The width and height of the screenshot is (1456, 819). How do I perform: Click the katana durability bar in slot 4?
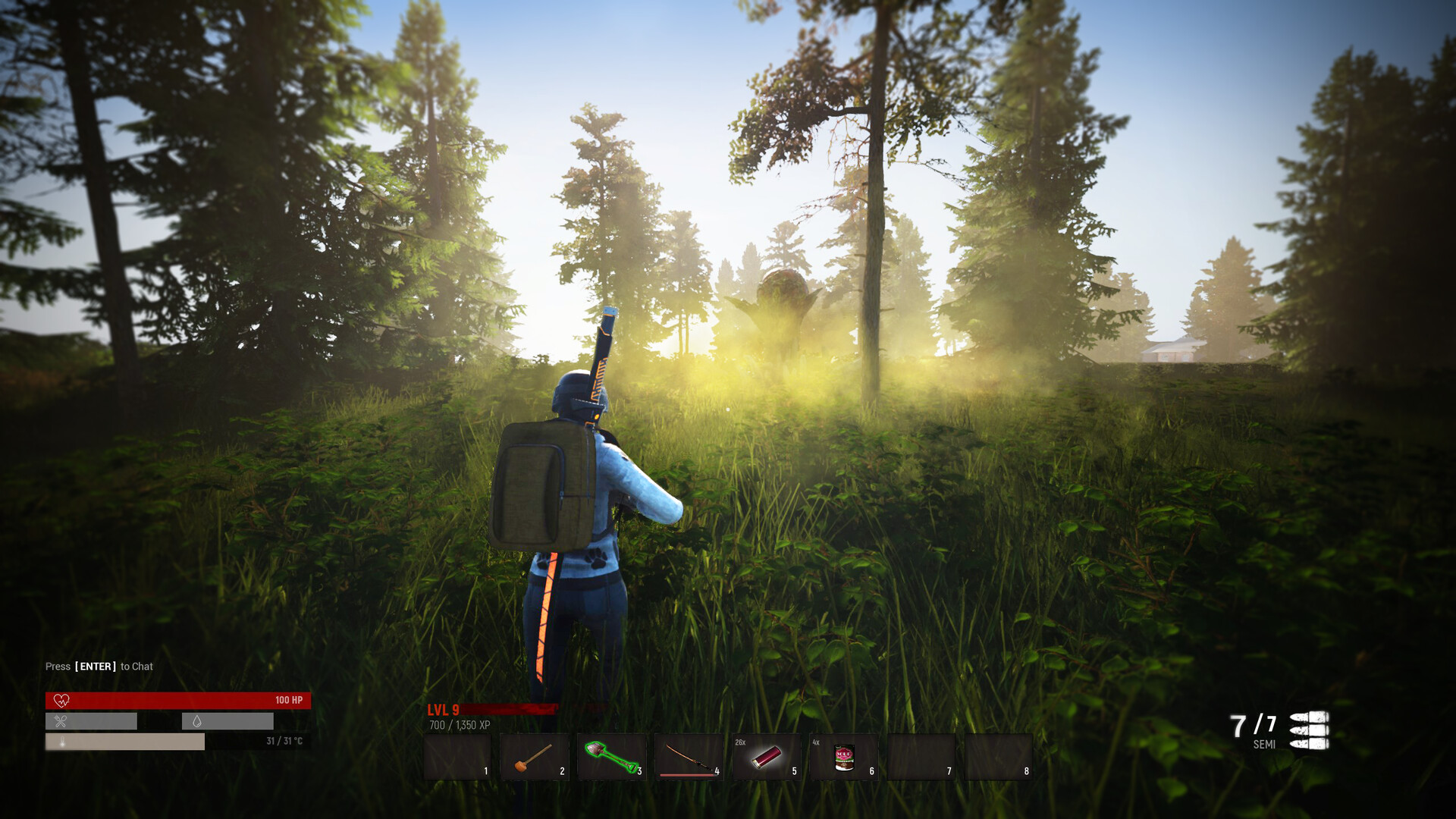pos(686,773)
